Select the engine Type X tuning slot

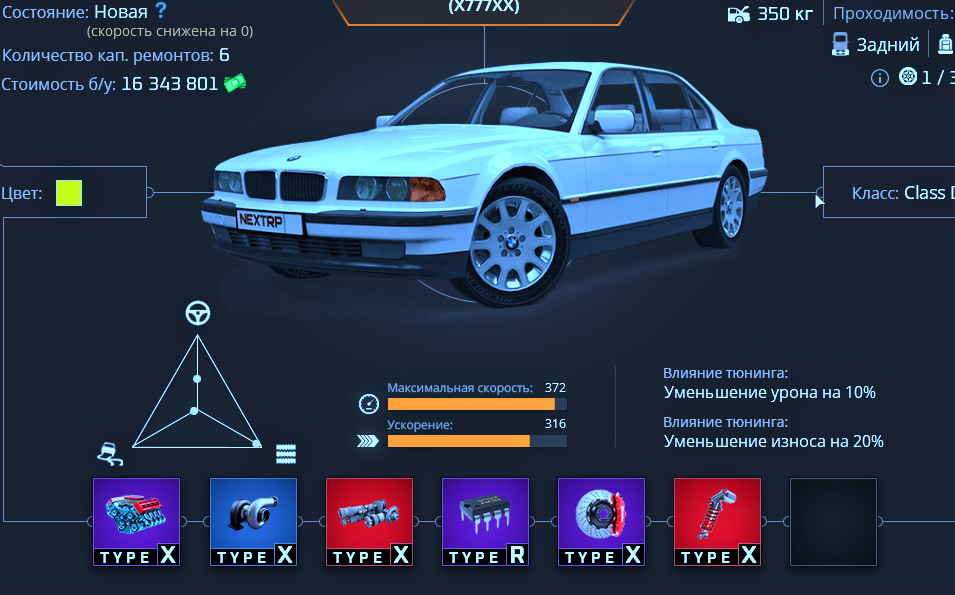click(x=136, y=521)
